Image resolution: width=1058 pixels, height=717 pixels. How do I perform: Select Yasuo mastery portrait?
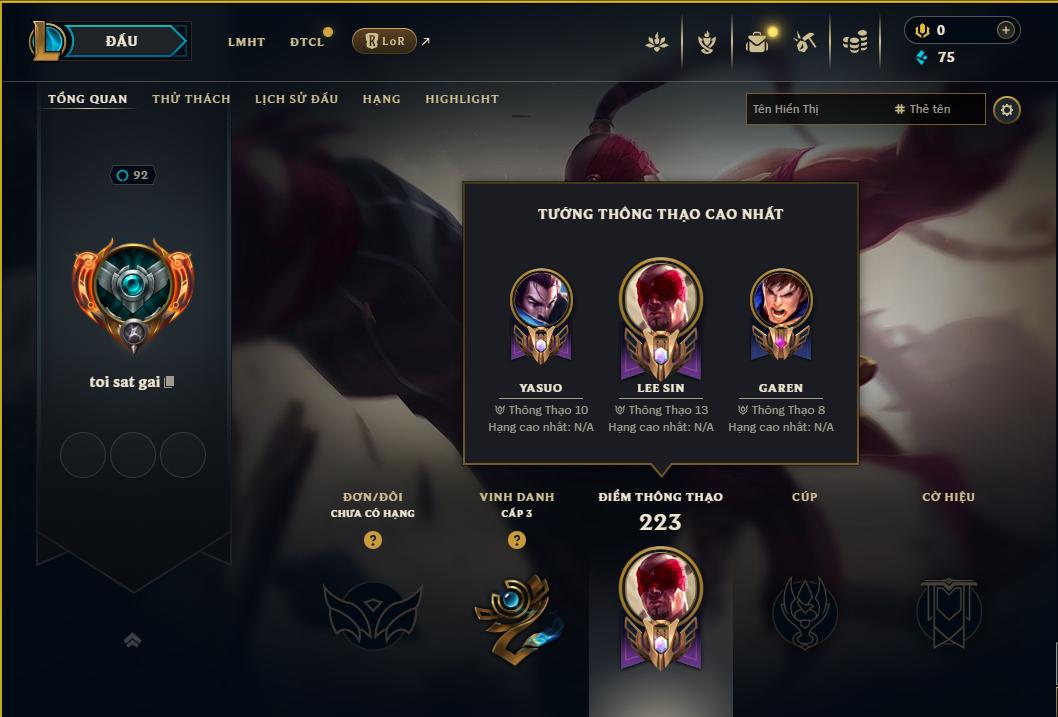click(x=541, y=300)
